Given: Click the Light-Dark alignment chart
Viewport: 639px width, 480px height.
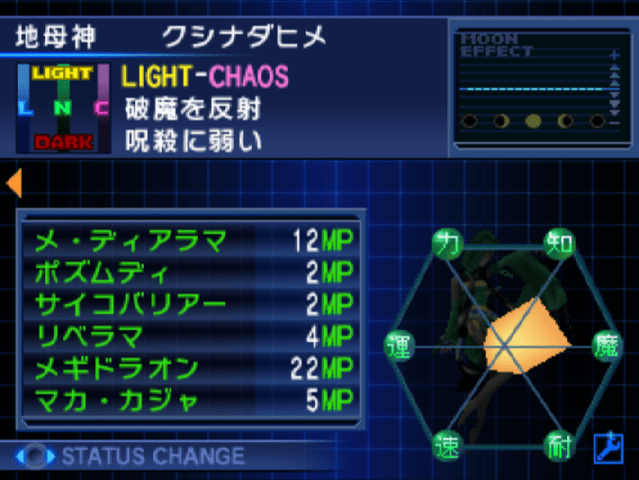Looking at the screenshot, I should [x=62, y=108].
